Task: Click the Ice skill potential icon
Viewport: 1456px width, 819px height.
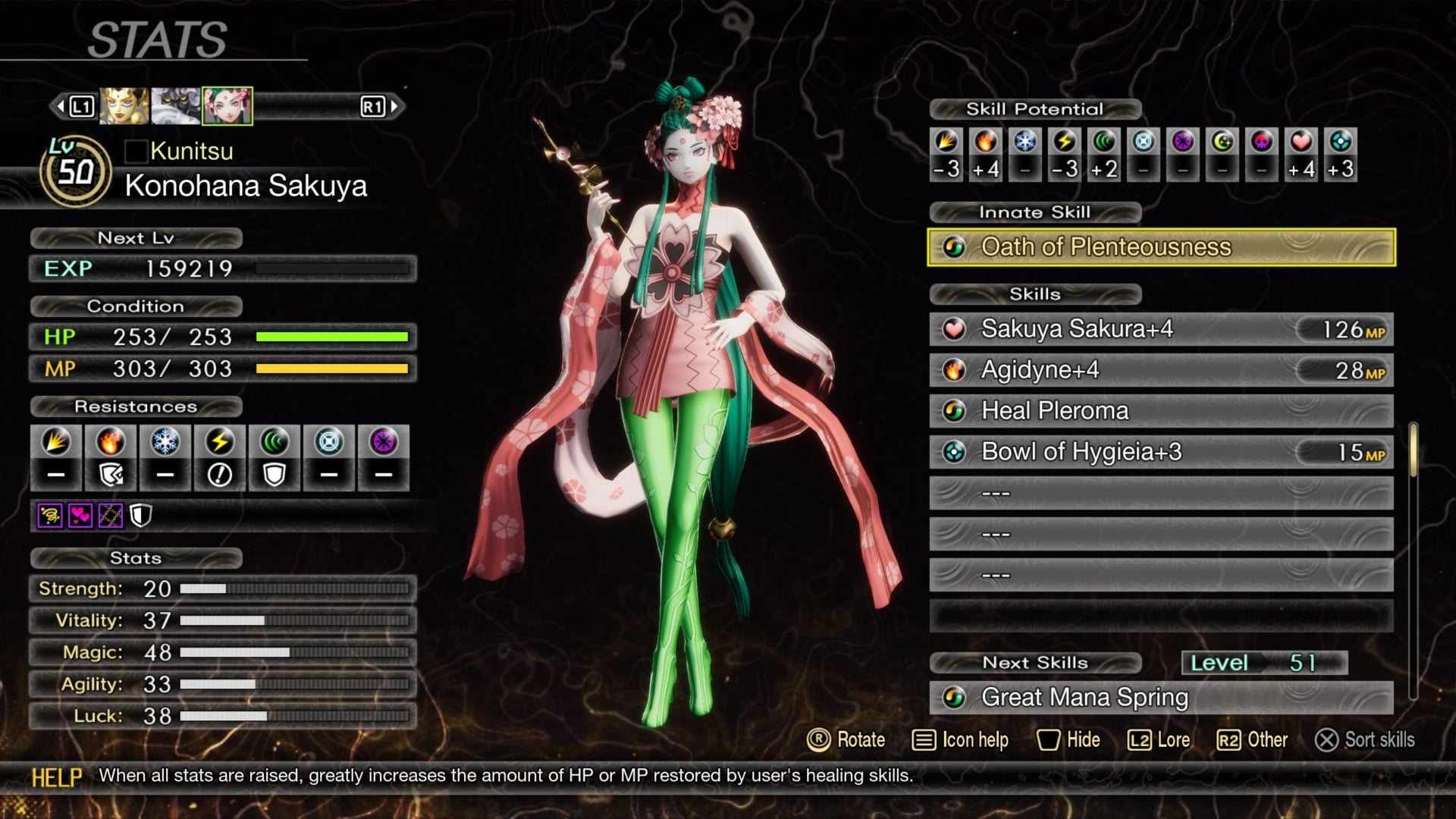Action: [x=1025, y=144]
